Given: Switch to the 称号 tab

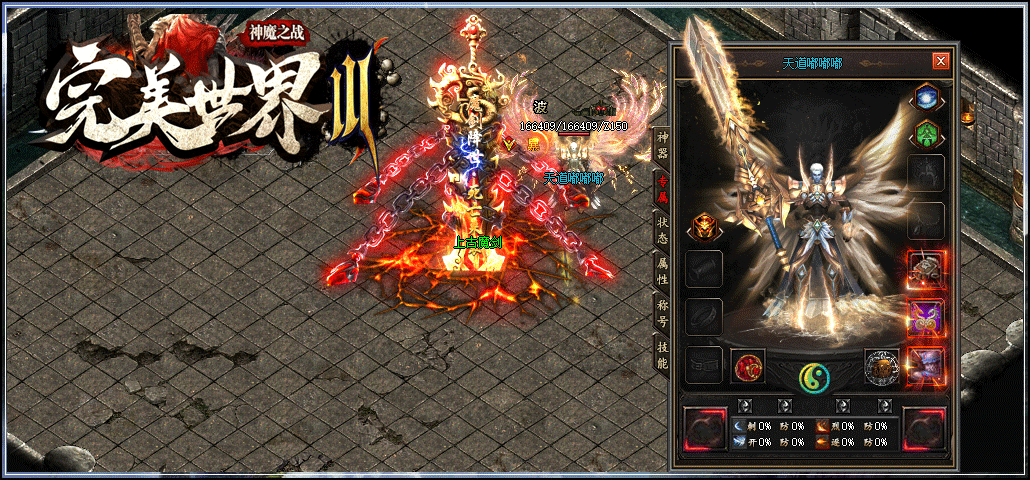Looking at the screenshot, I should pyautogui.click(x=662, y=311).
